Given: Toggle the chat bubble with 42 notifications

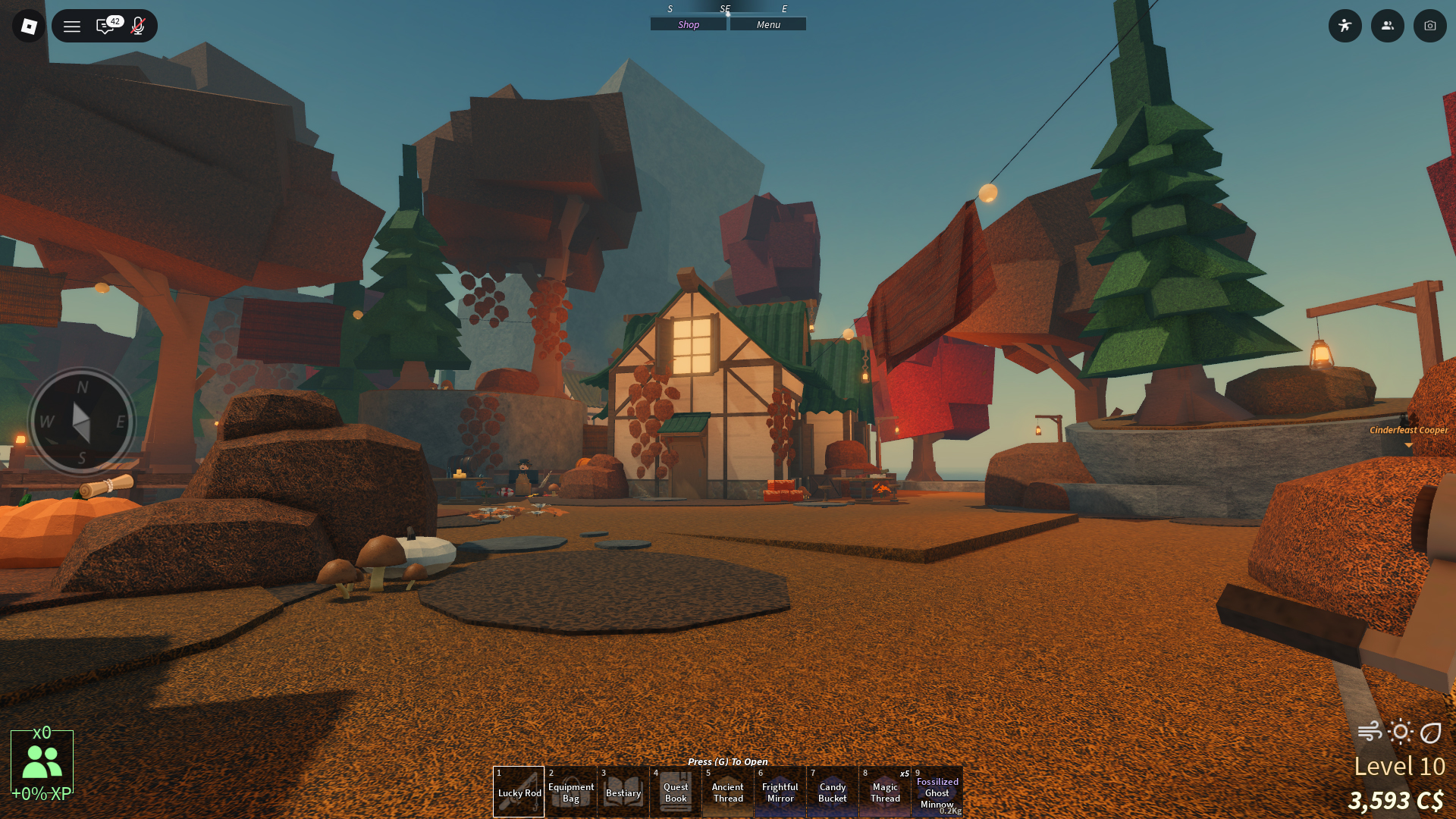Looking at the screenshot, I should pos(105,26).
